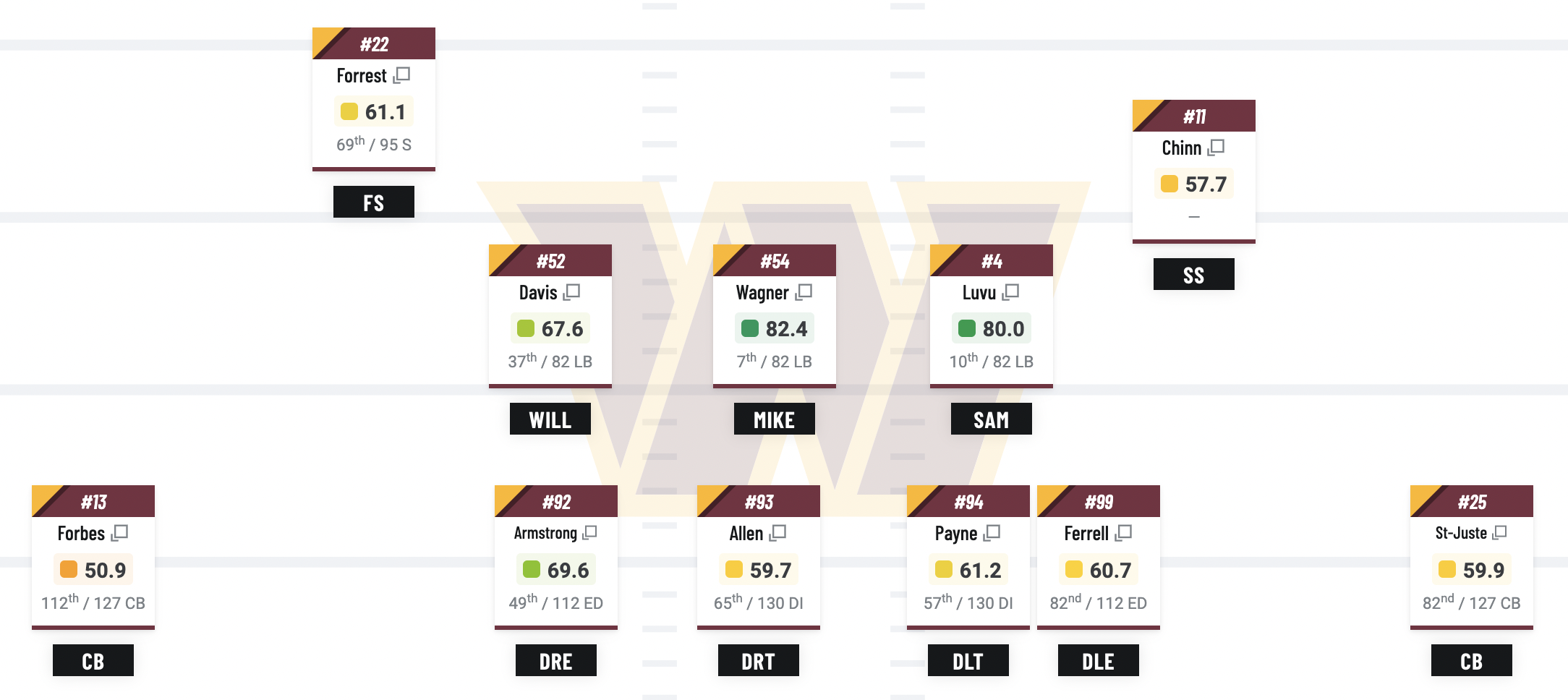Viewport: 1568px width, 700px height.
Task: Open Forrest's player card
Action: click(362, 76)
